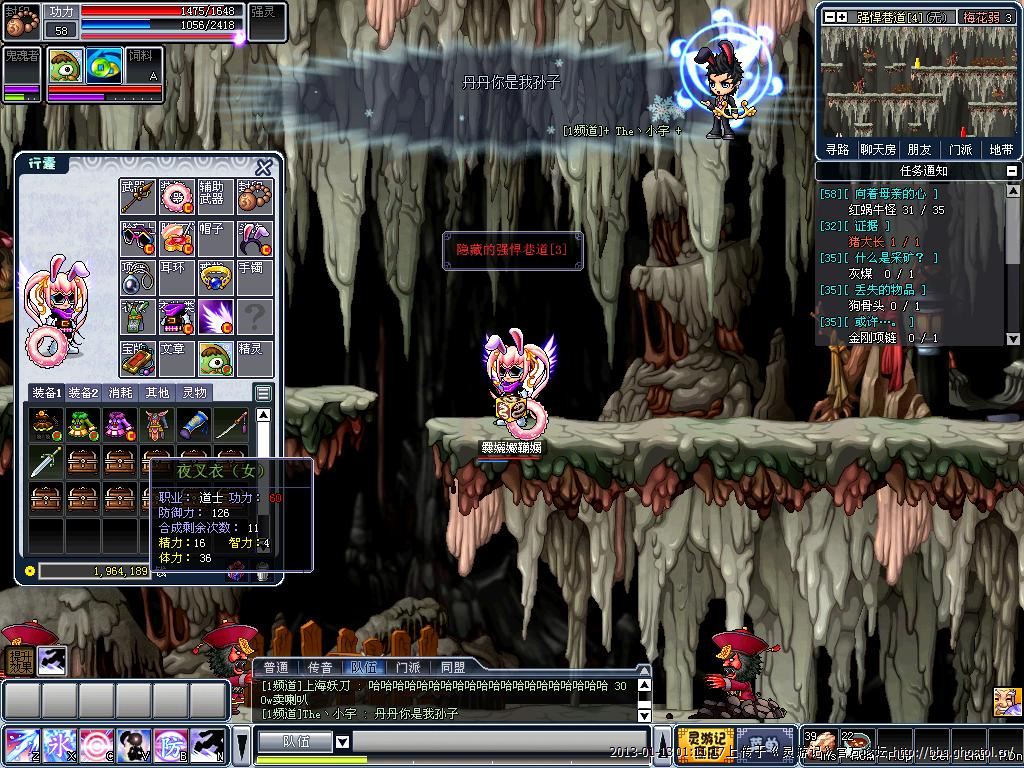Viewport: 1024px width, 768px height.
Task: Select the steel sword inventory item
Action: coord(44,461)
